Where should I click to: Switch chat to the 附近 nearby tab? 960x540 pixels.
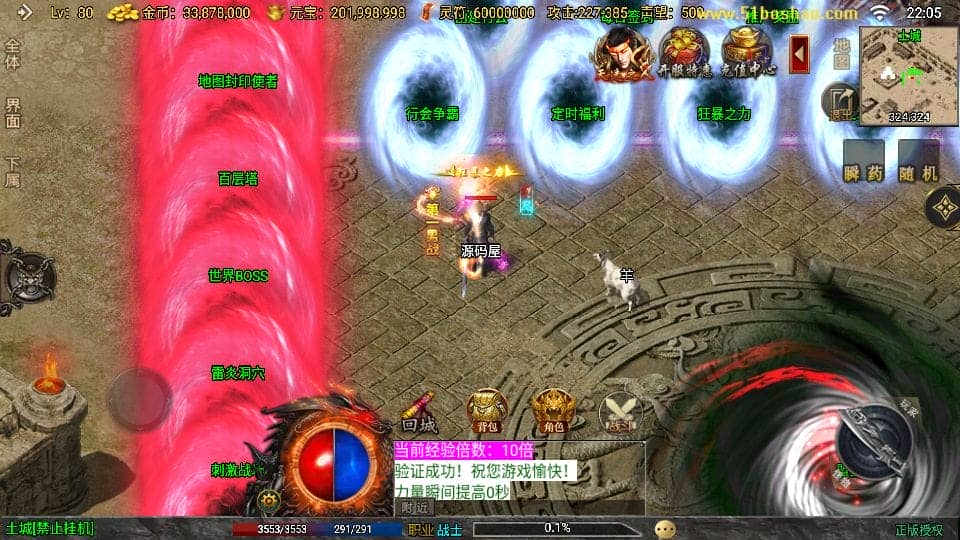coord(417,508)
